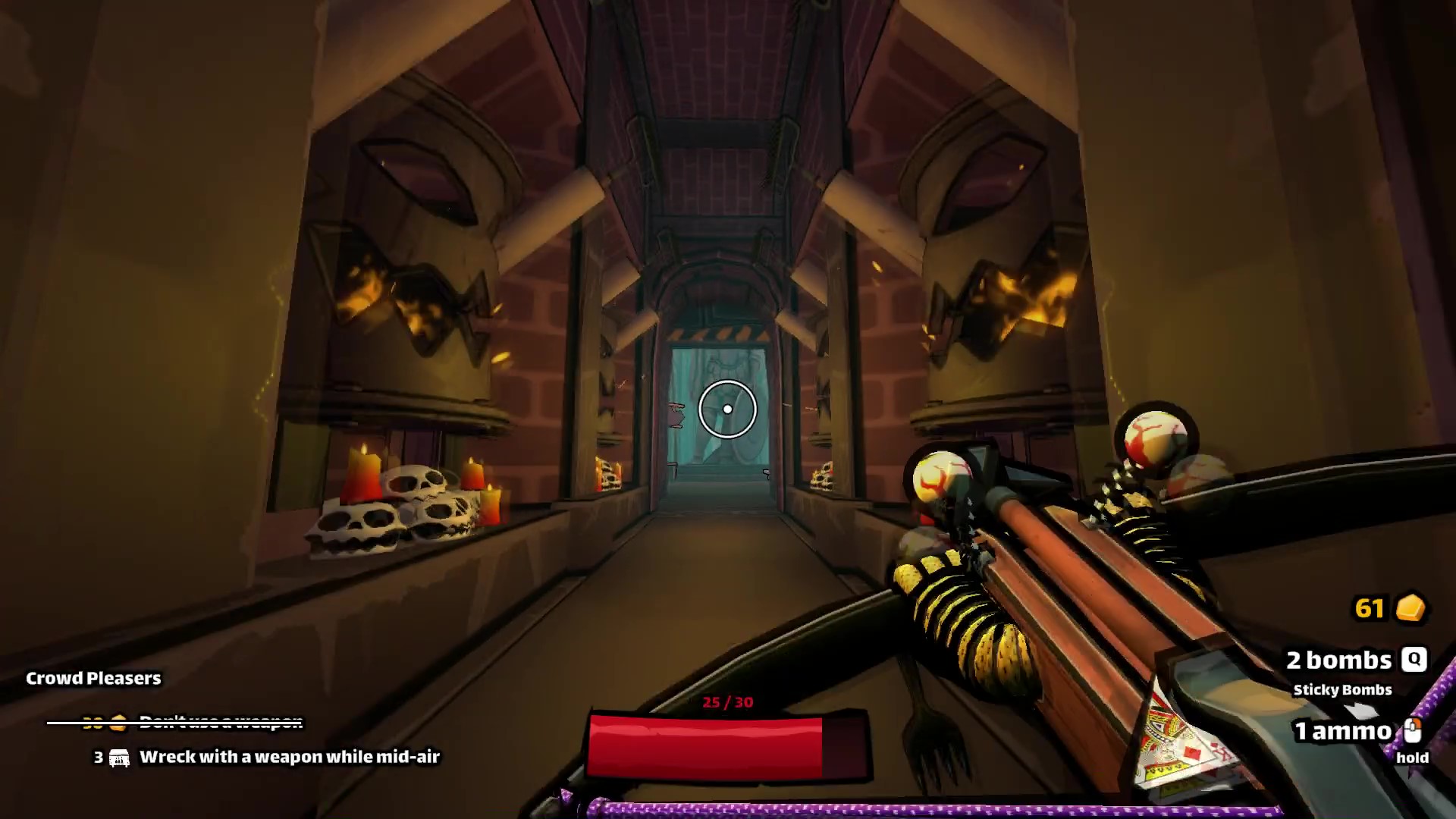The image size is (1456, 819).
Task: Click the Sticky Bombs ability label
Action: click(x=1342, y=690)
